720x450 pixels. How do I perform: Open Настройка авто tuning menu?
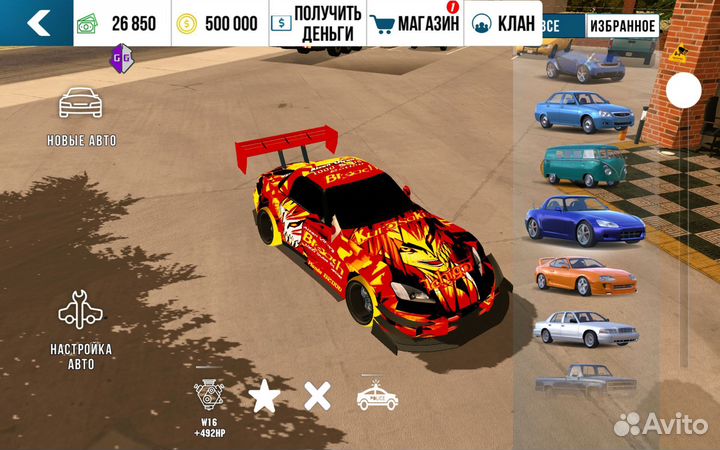coord(81,329)
